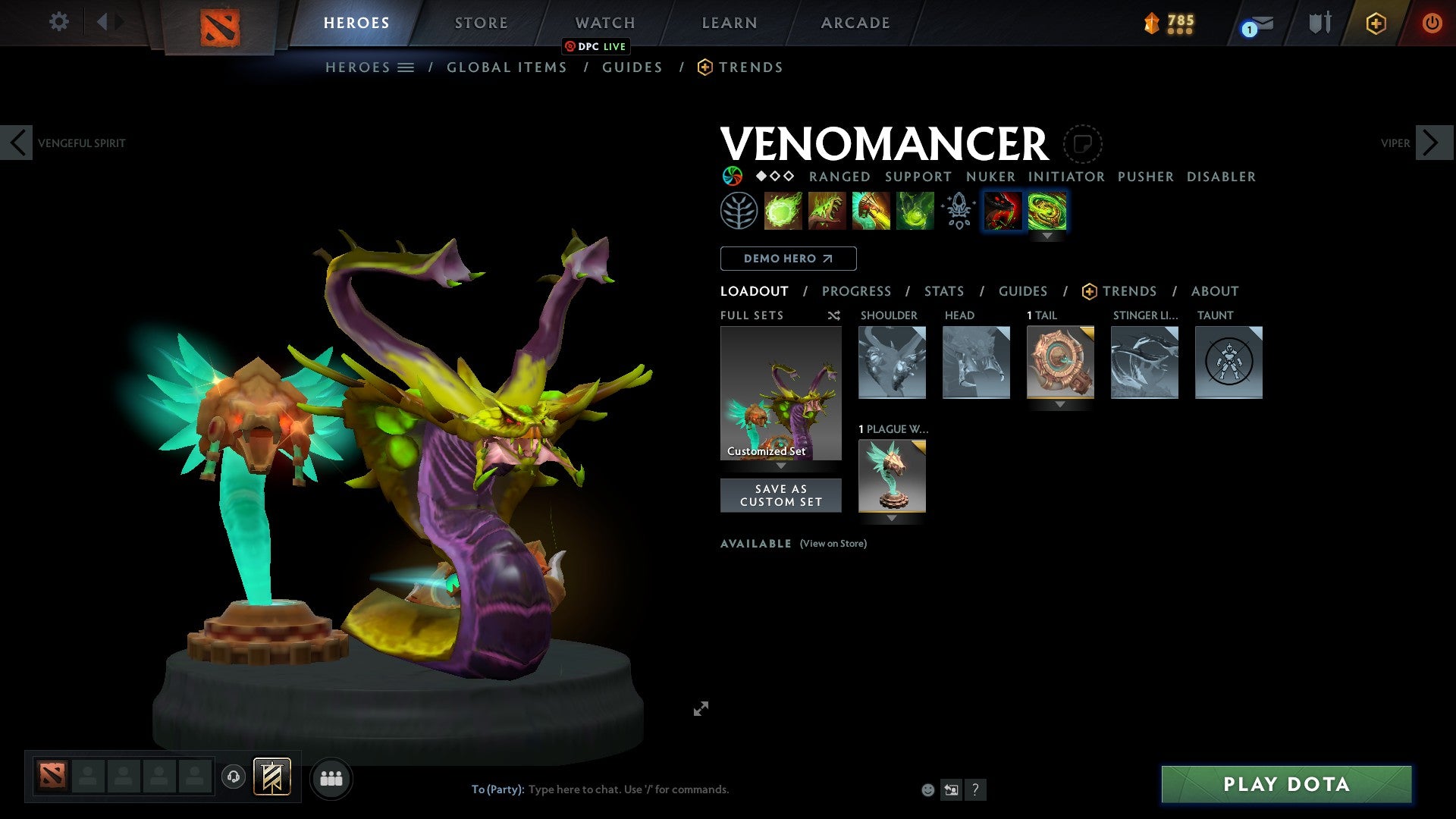1456x819 pixels.
Task: Toggle the shuffle icon next to Full Sets
Action: point(833,315)
